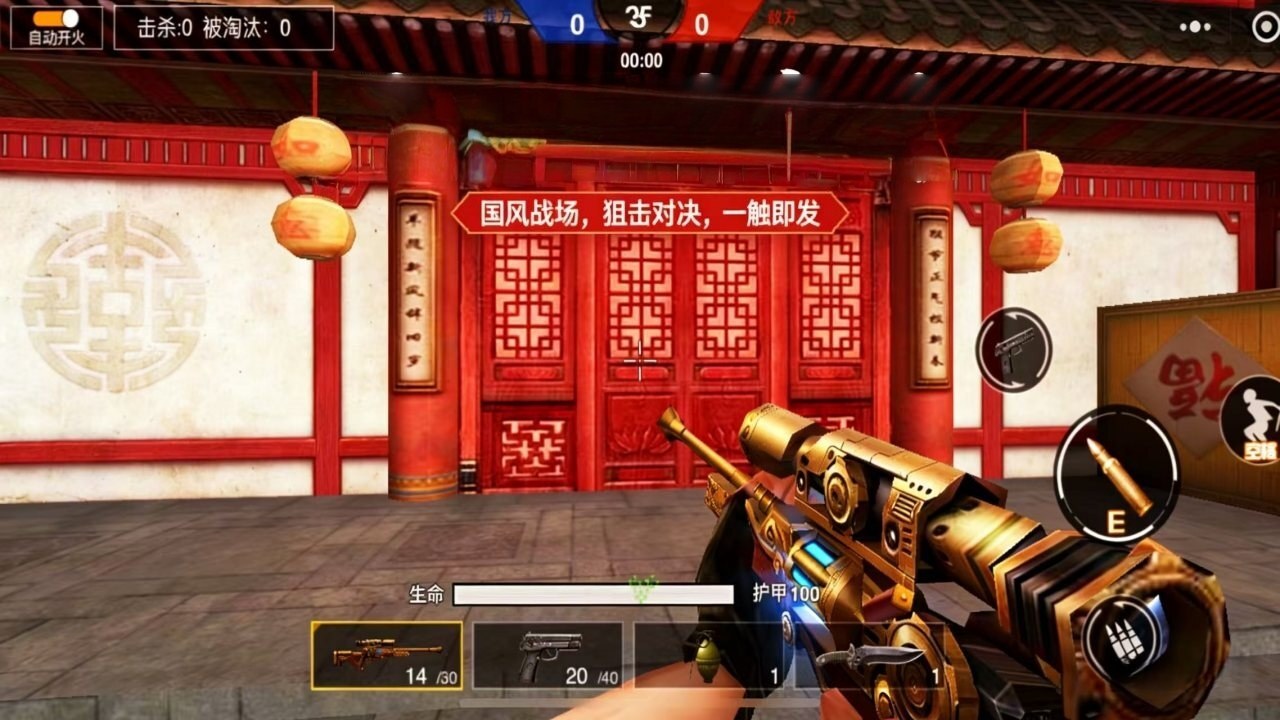Toggle the 自动开火 auto-fire switch
Viewport: 1280px width, 720px height.
click(56, 19)
